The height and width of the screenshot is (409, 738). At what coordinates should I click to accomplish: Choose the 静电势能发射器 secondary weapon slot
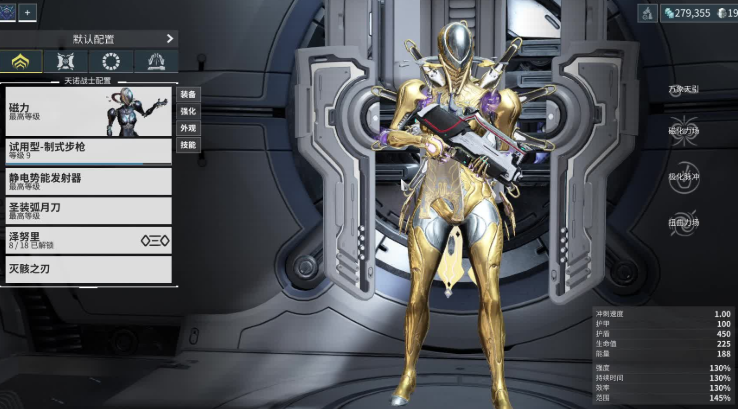click(88, 181)
